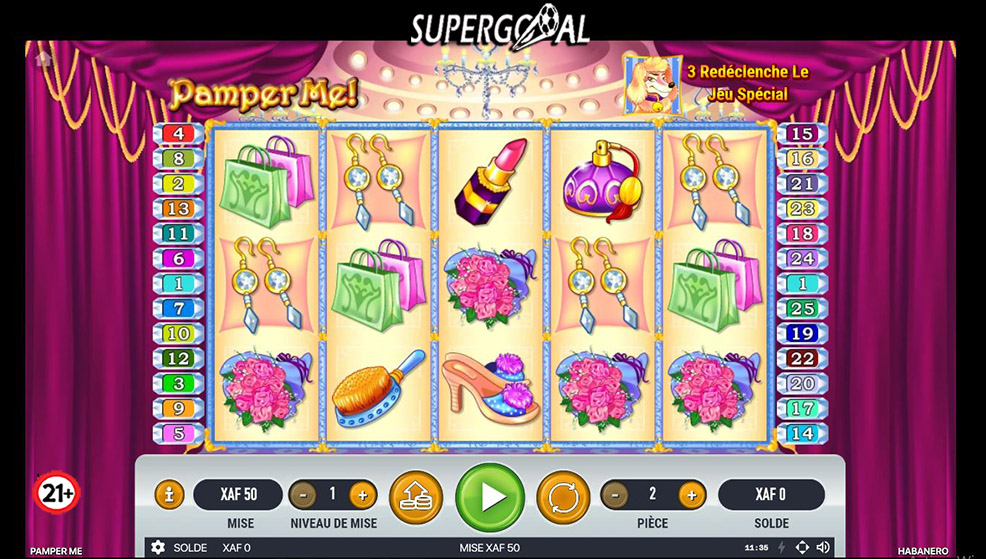986x559 pixels.
Task: Choose payline number 14 marker
Action: click(802, 434)
